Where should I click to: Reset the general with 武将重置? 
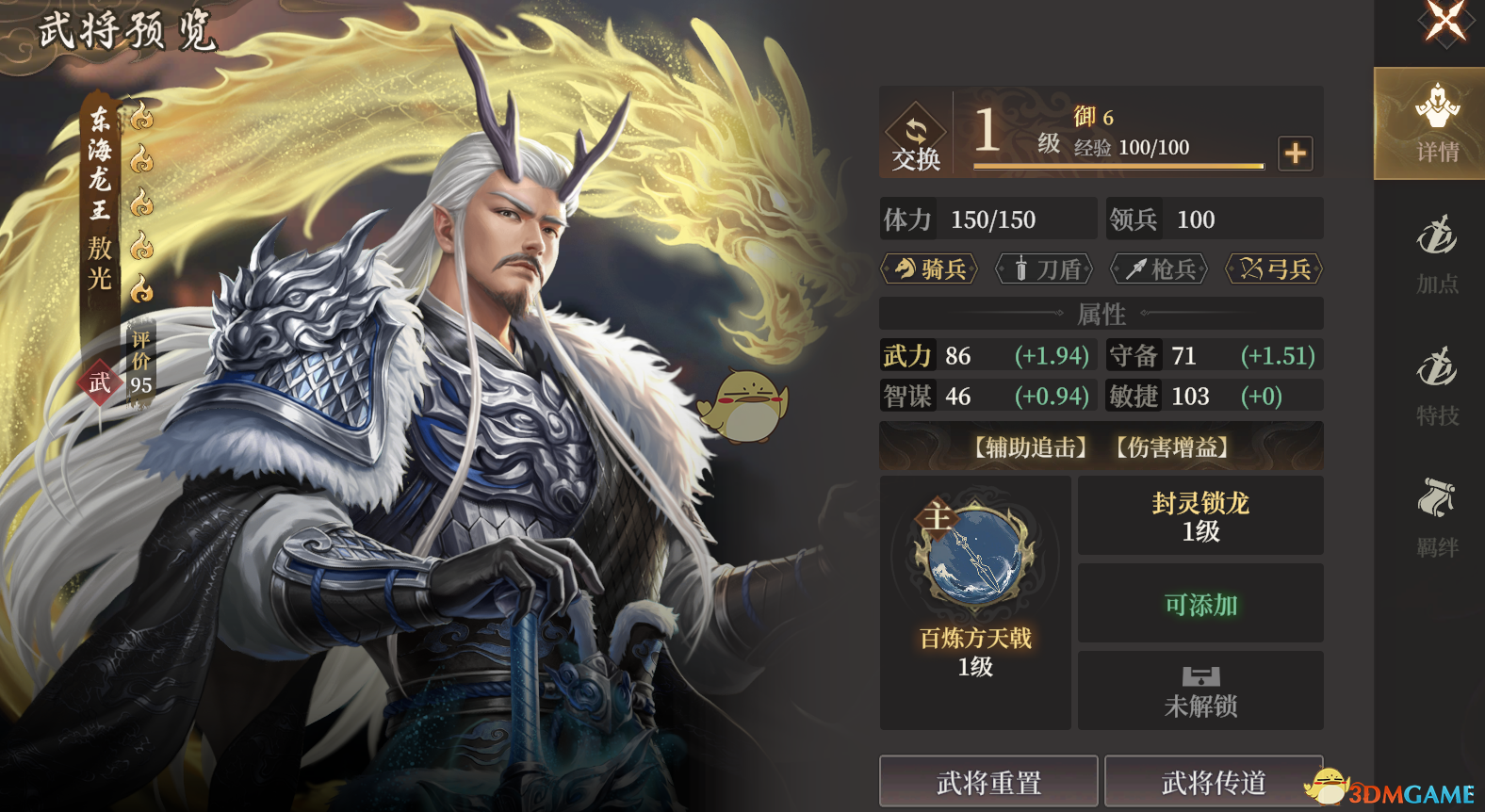[x=988, y=782]
